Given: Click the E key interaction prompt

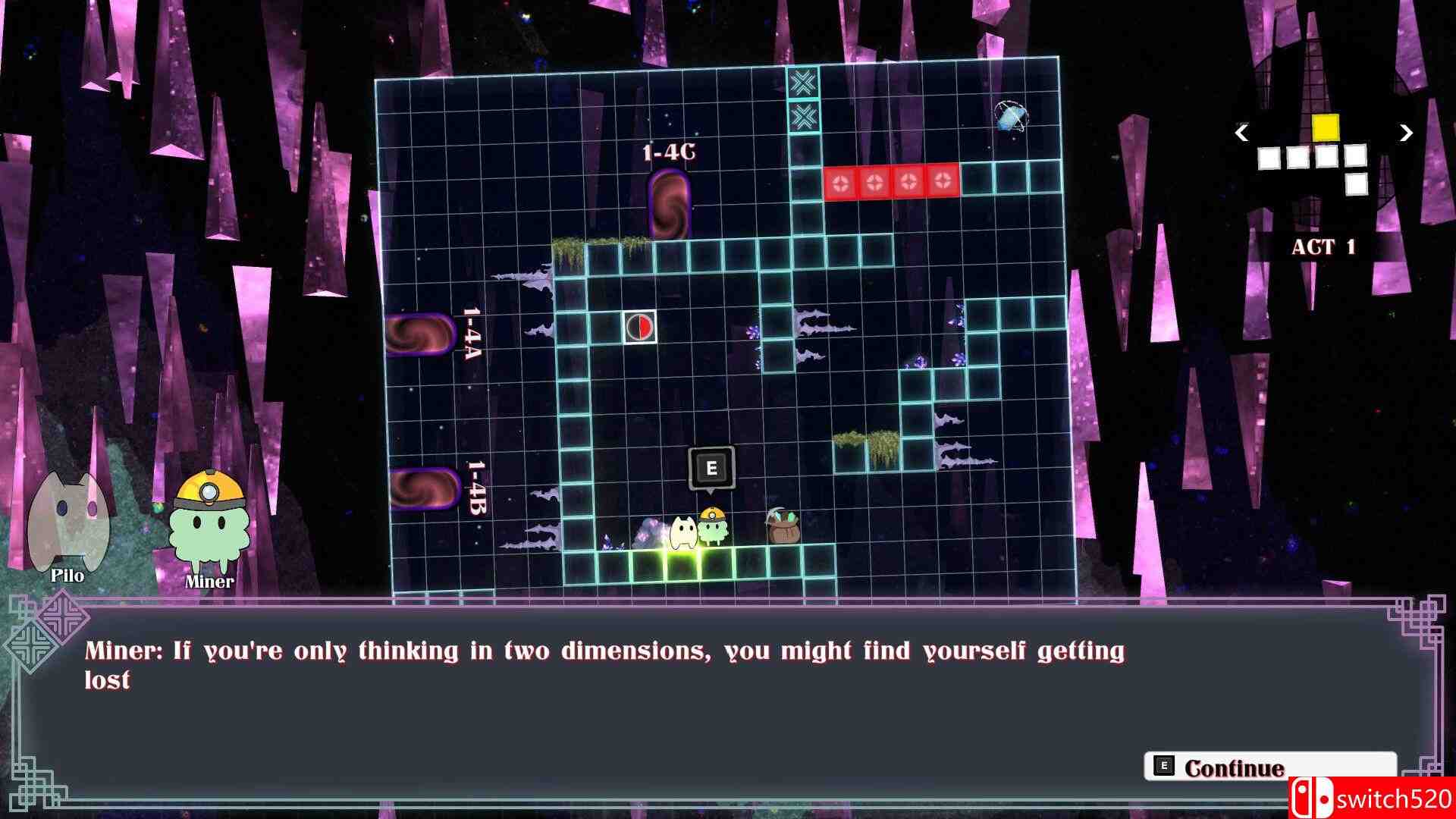Looking at the screenshot, I should 711,468.
